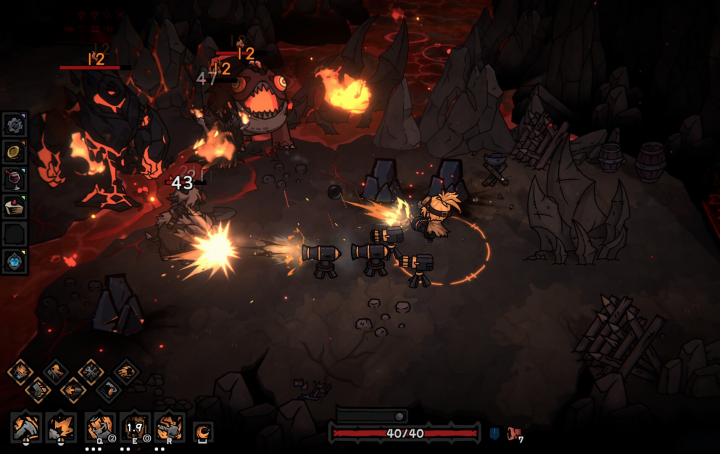Pick the blue gem amulet item
The image size is (720, 454).
tap(15, 261)
